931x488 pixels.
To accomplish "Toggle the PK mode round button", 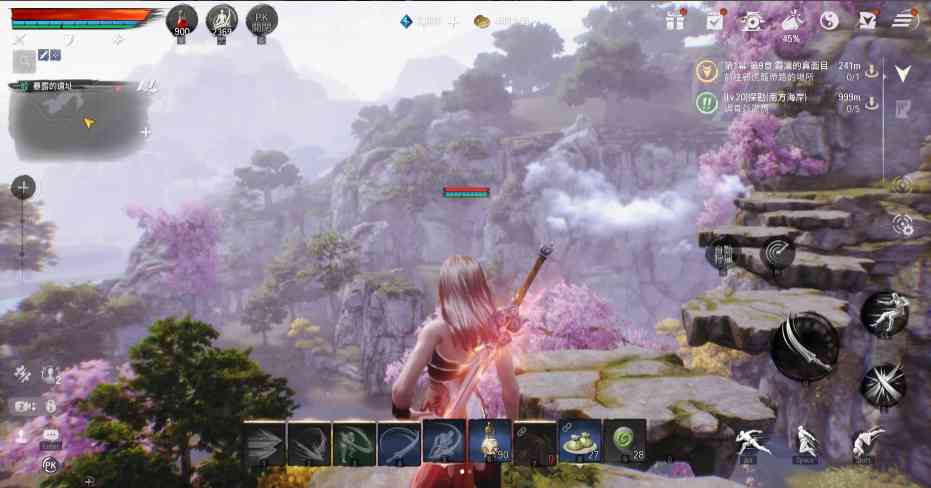I will tap(261, 18).
